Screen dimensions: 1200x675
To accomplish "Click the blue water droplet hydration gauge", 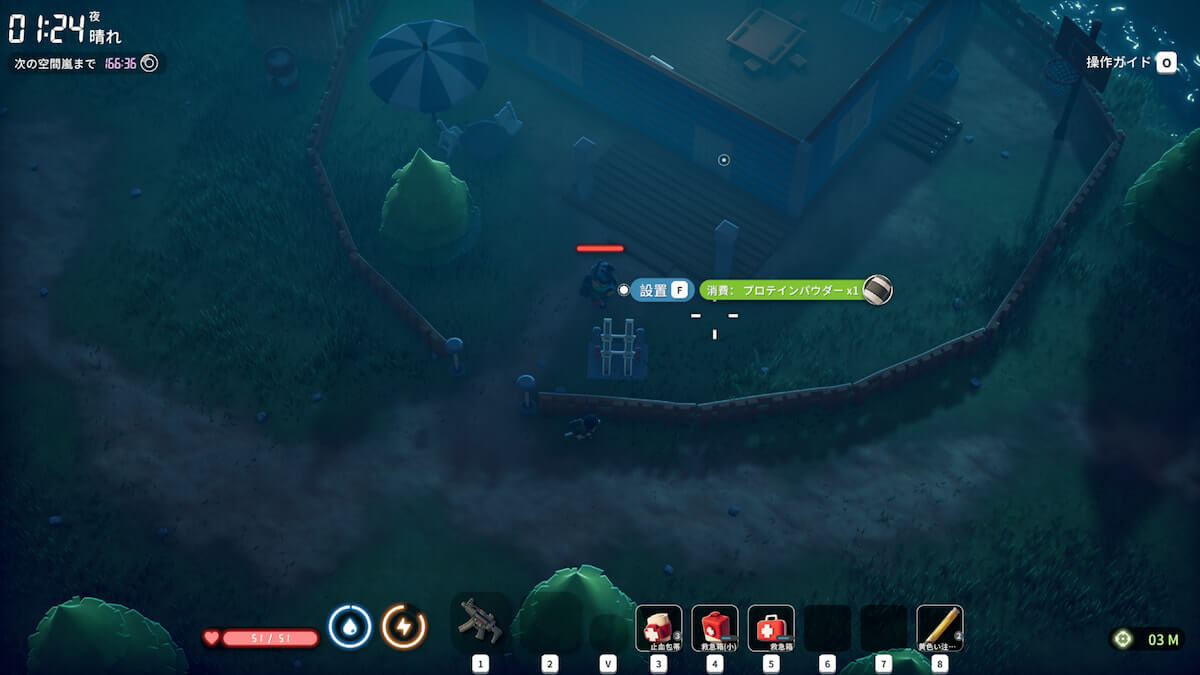I will (350, 627).
